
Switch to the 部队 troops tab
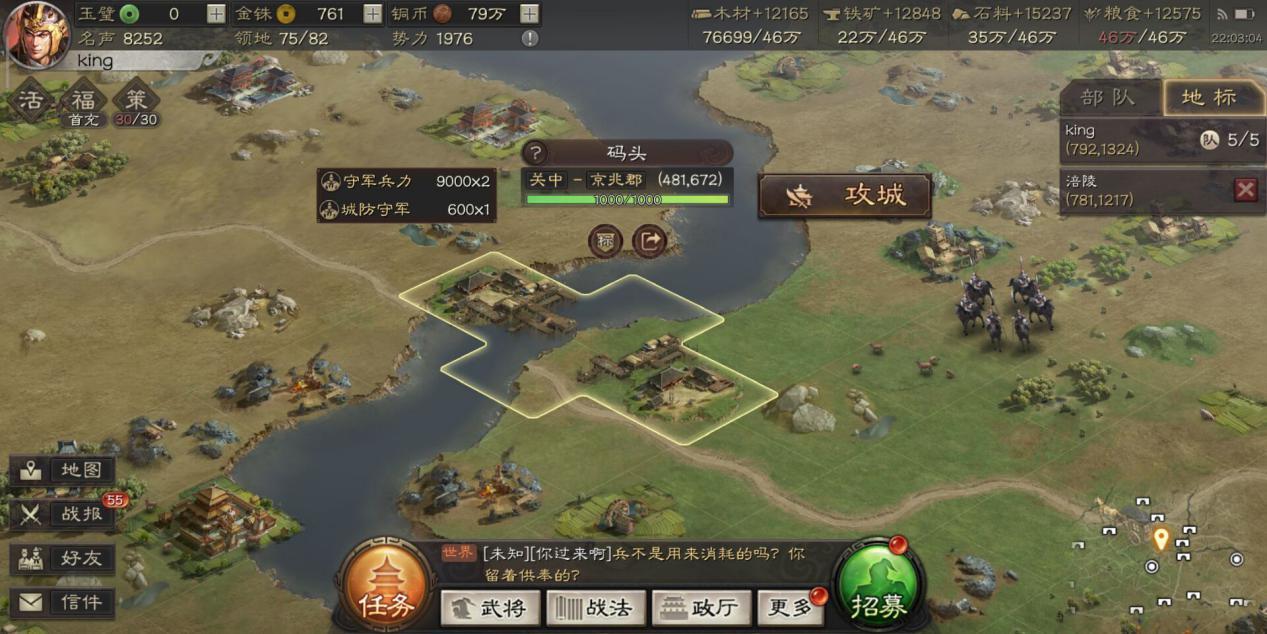tap(1108, 98)
